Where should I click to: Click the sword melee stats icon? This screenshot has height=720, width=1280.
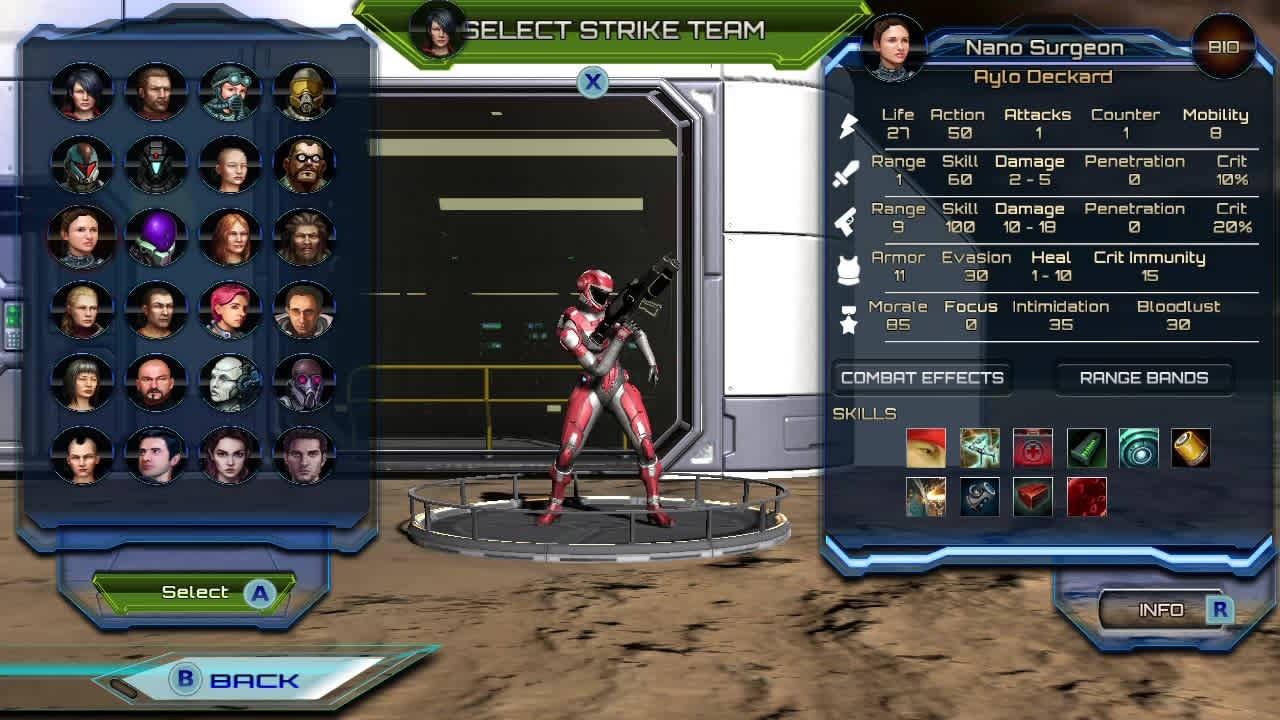click(849, 173)
